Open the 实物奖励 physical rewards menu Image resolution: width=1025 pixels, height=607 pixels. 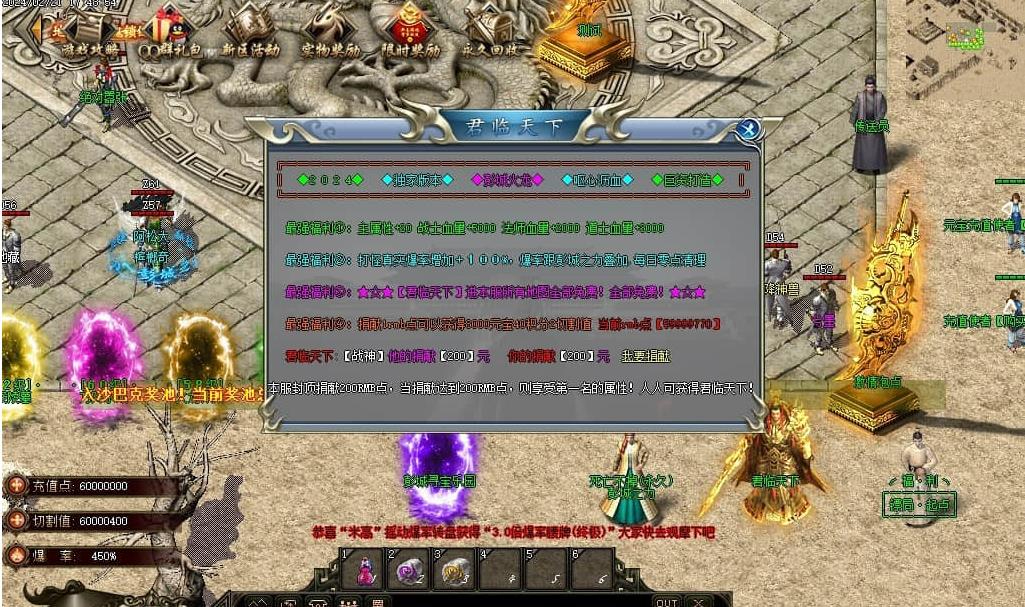point(329,31)
